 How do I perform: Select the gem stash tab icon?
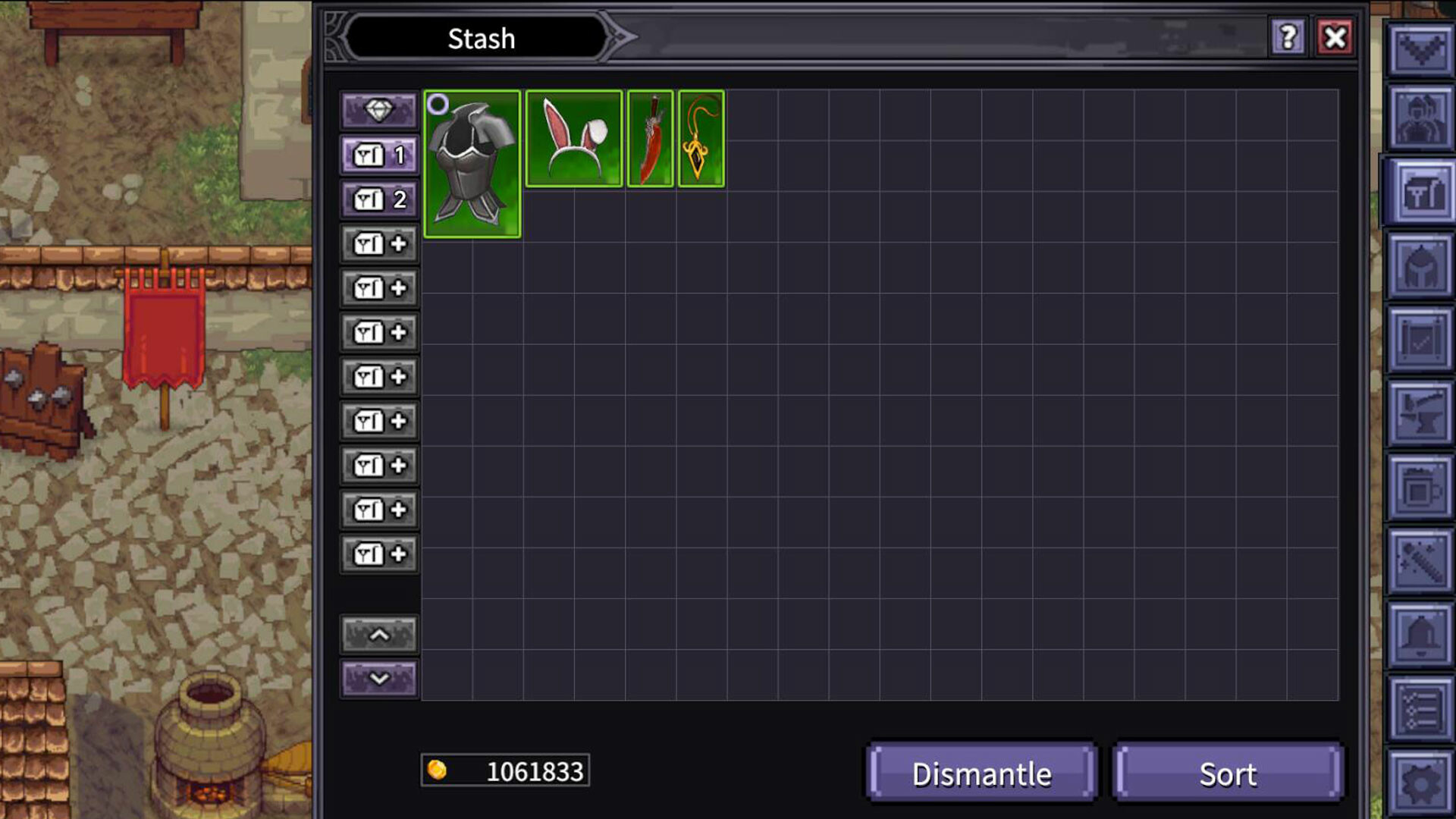tap(379, 109)
